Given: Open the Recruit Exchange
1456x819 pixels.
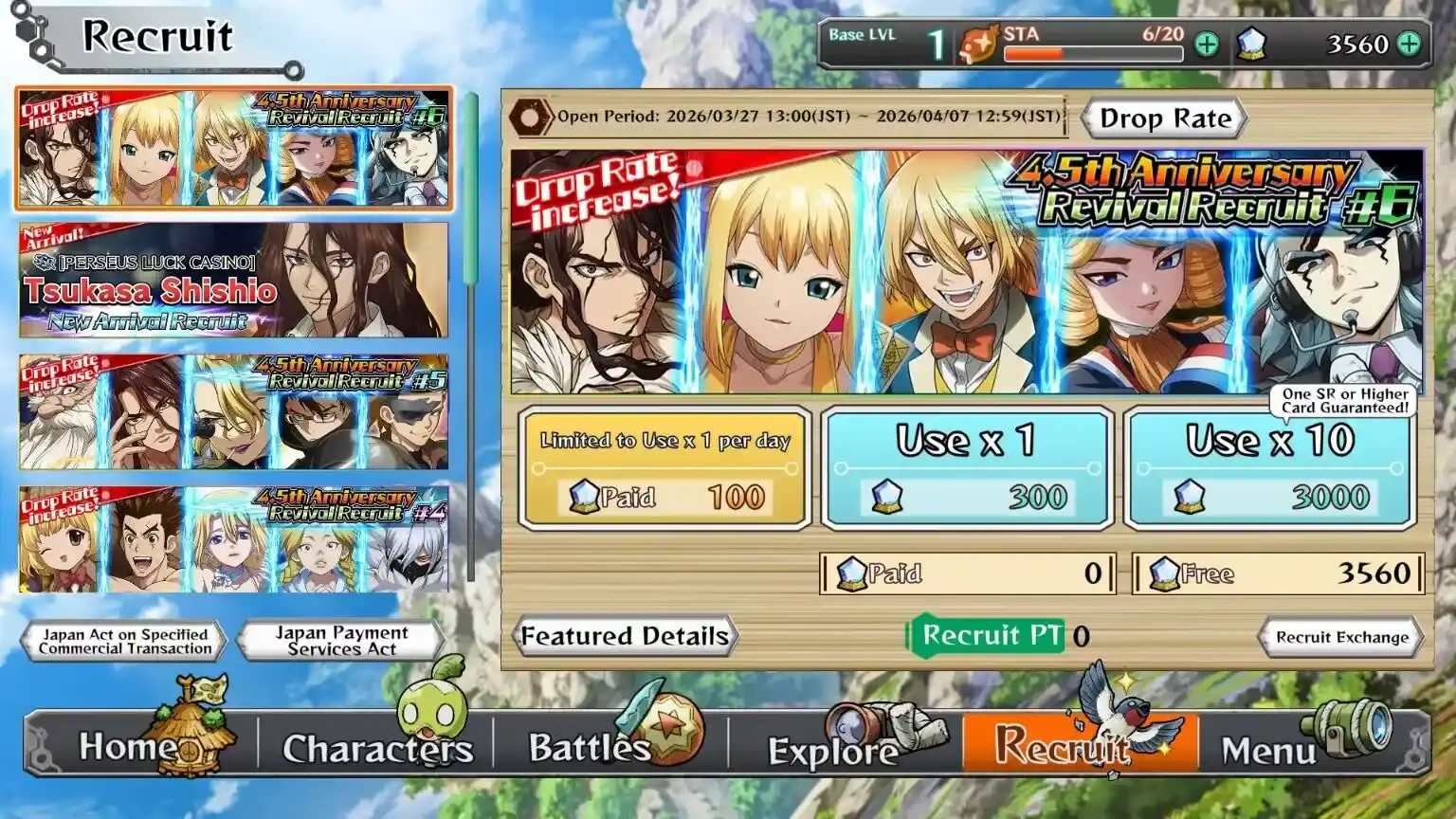Looking at the screenshot, I should [x=1340, y=637].
